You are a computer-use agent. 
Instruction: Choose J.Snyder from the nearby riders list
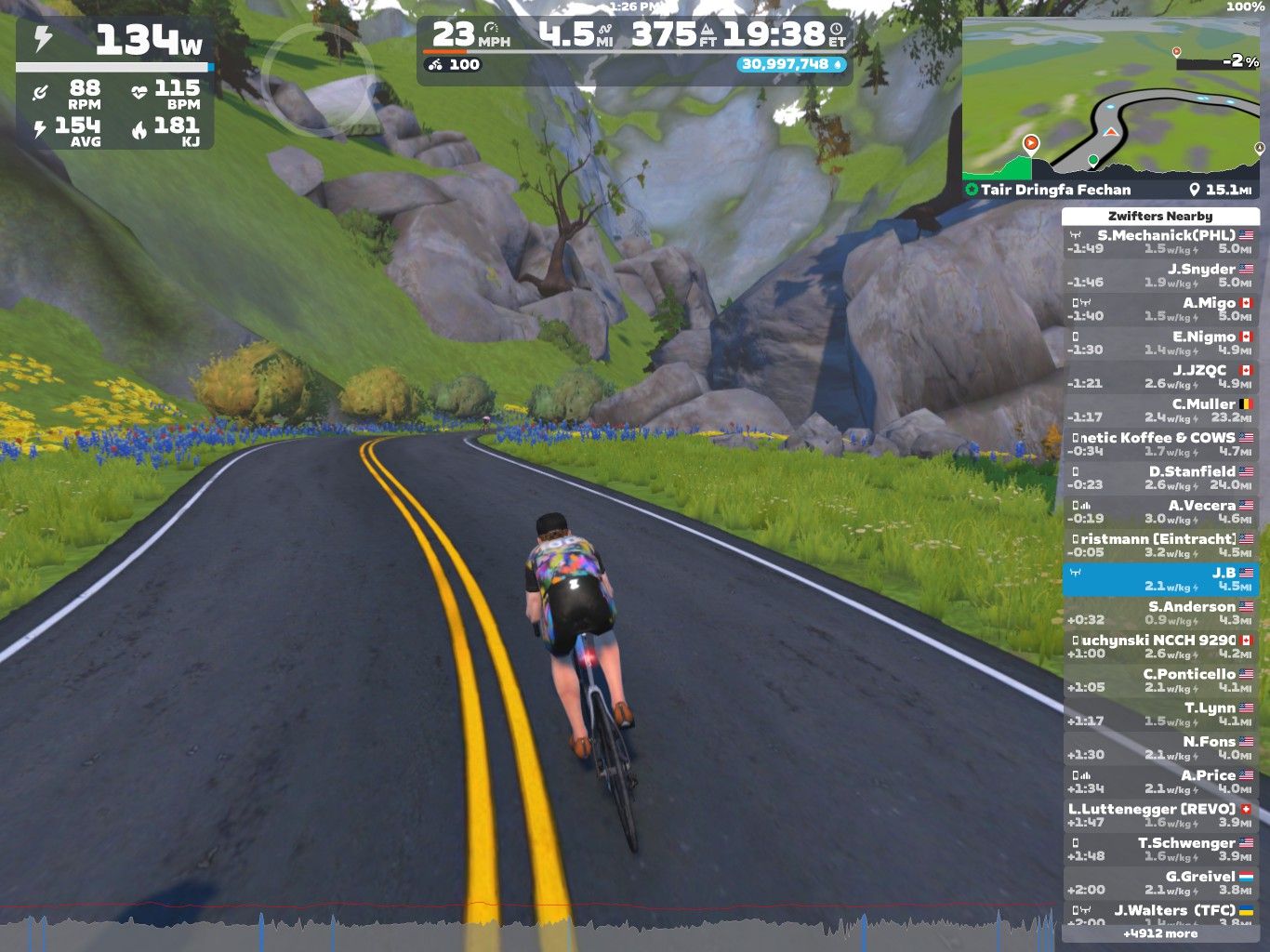pyautogui.click(x=1160, y=275)
